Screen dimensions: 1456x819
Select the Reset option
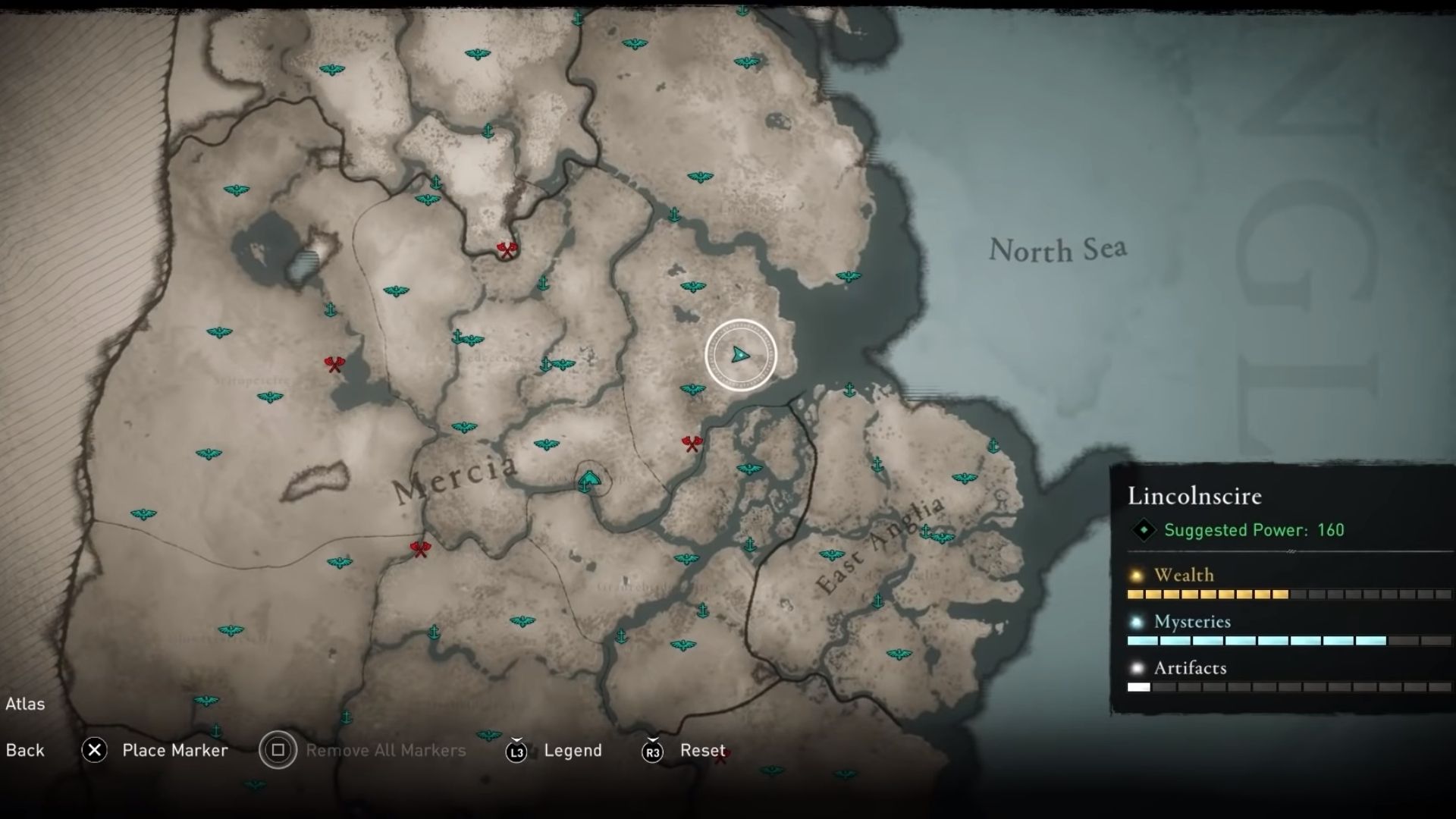[702, 751]
